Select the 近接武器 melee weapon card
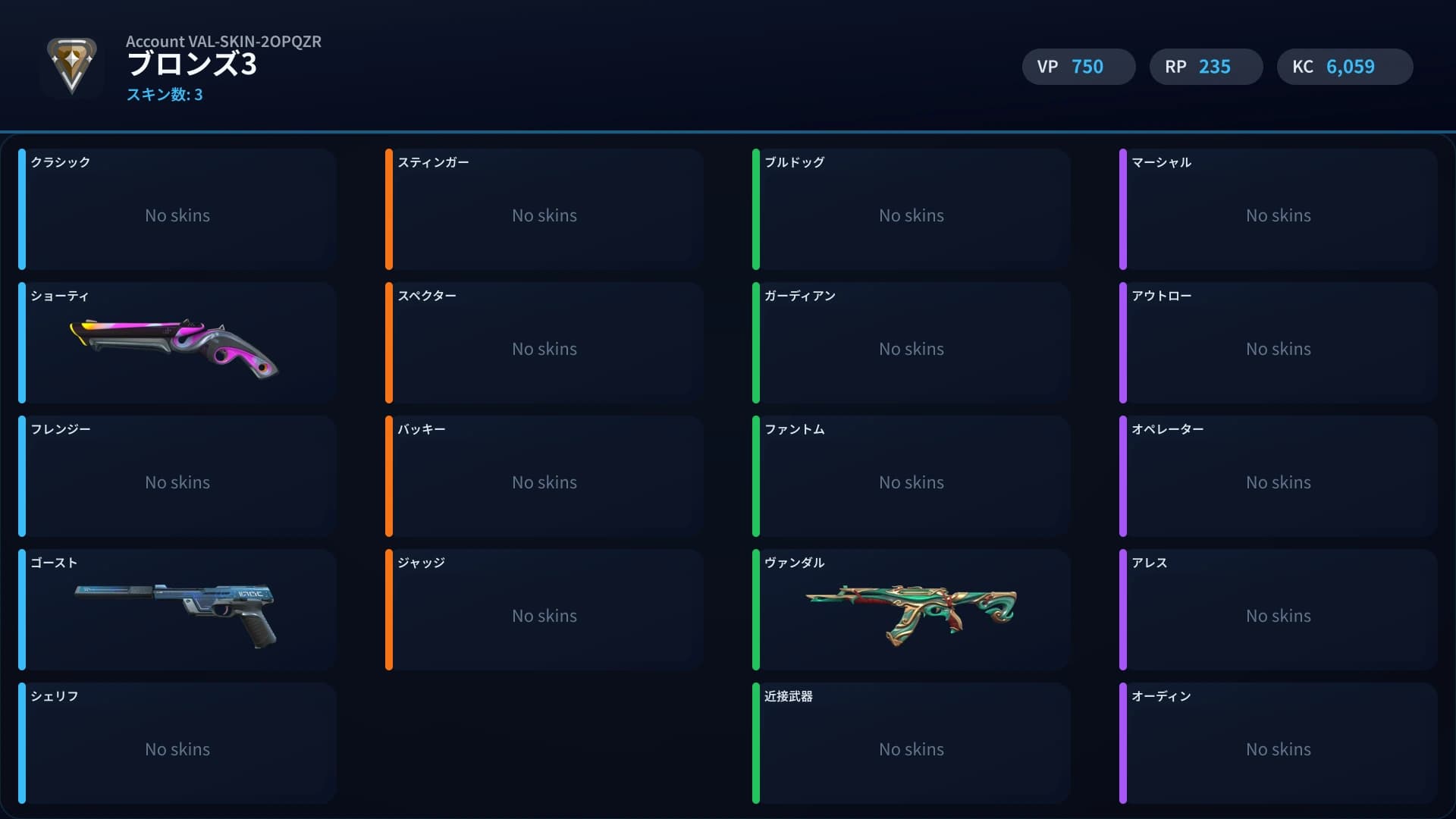1456x819 pixels. 912,743
